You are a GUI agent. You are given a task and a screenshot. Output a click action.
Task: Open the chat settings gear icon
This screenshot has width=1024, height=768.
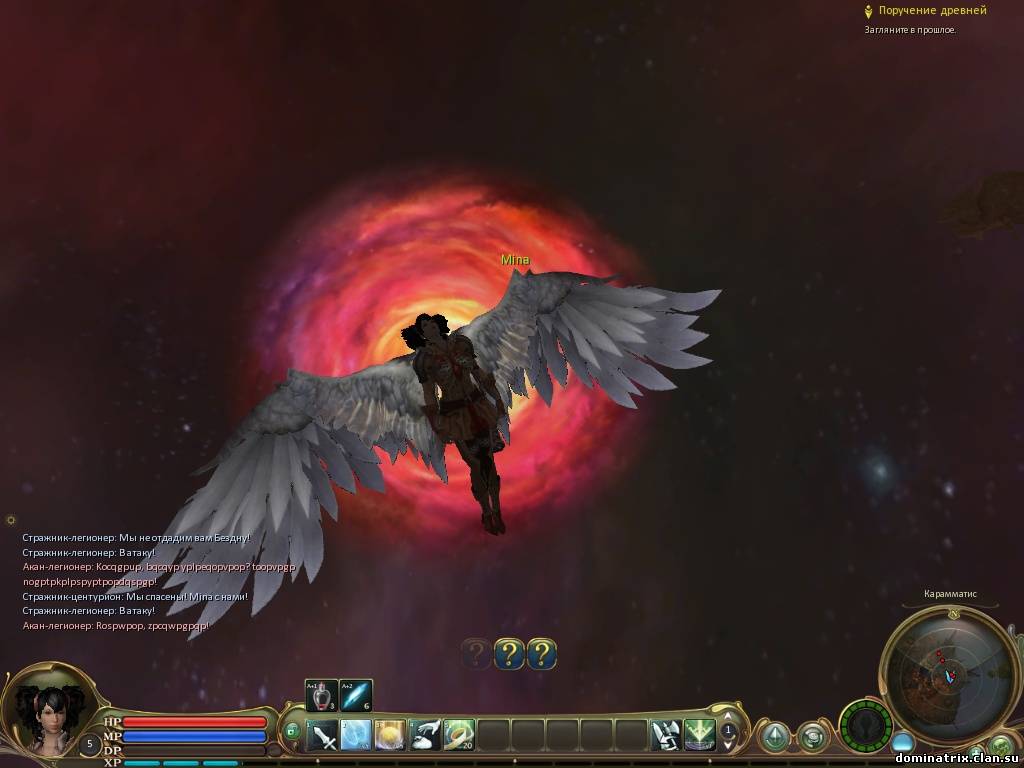[x=11, y=520]
